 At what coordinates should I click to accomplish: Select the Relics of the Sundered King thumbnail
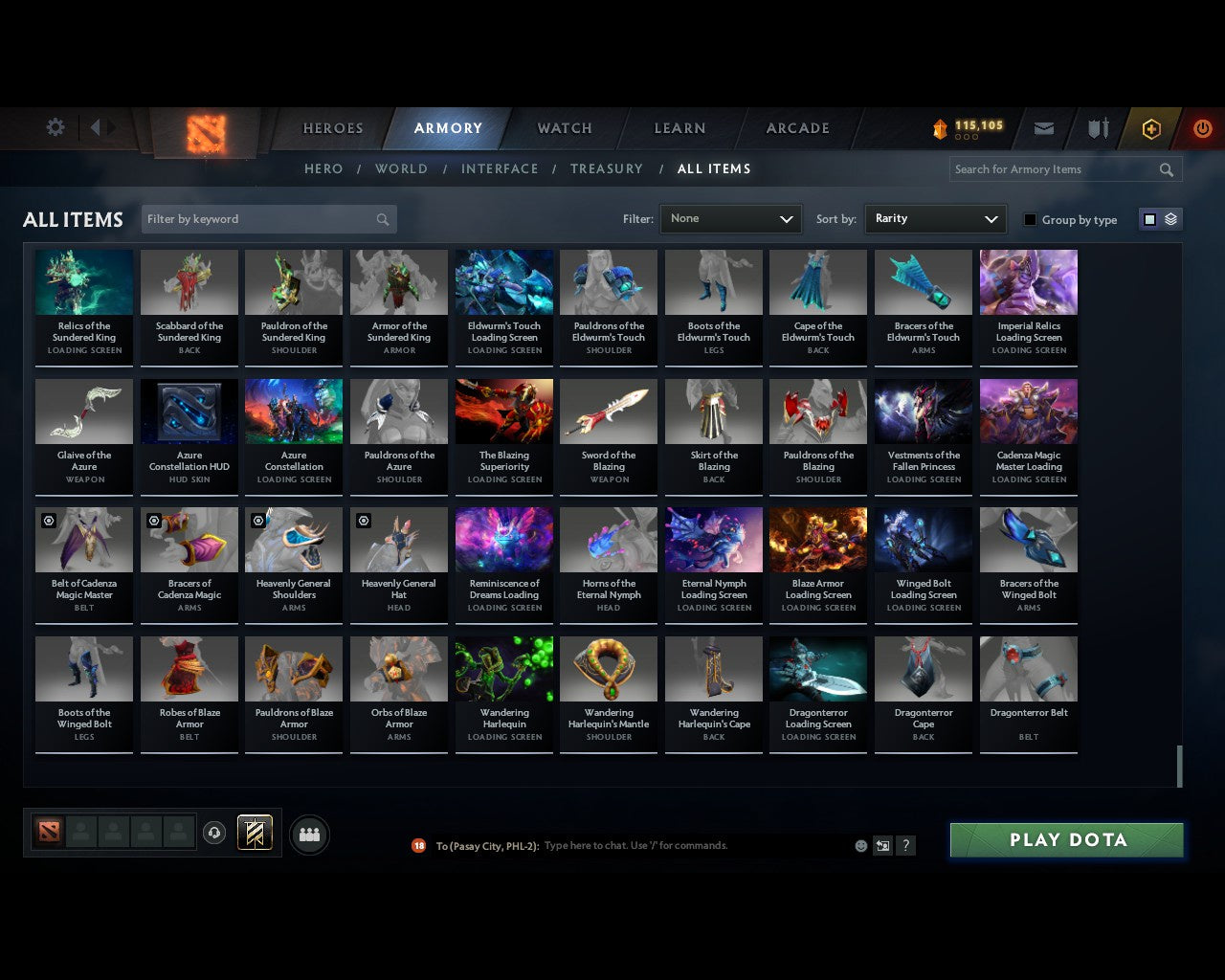pos(83,281)
